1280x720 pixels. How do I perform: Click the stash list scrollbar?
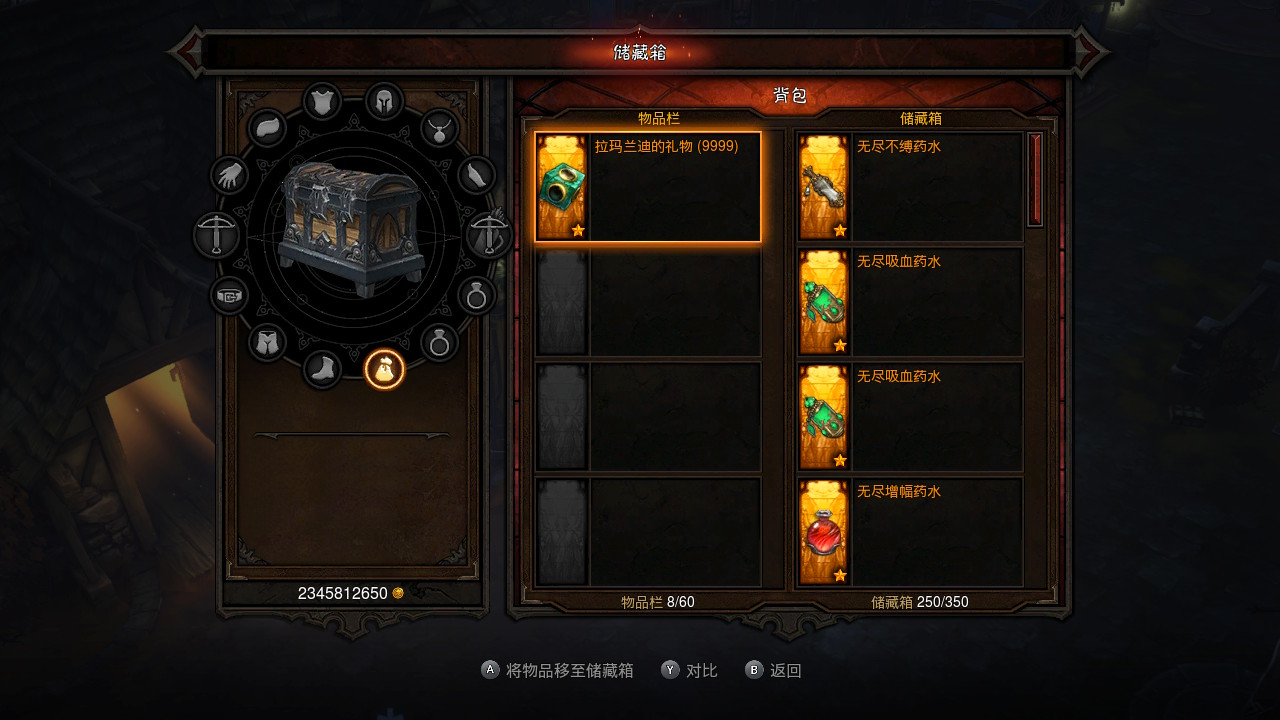coord(1035,180)
